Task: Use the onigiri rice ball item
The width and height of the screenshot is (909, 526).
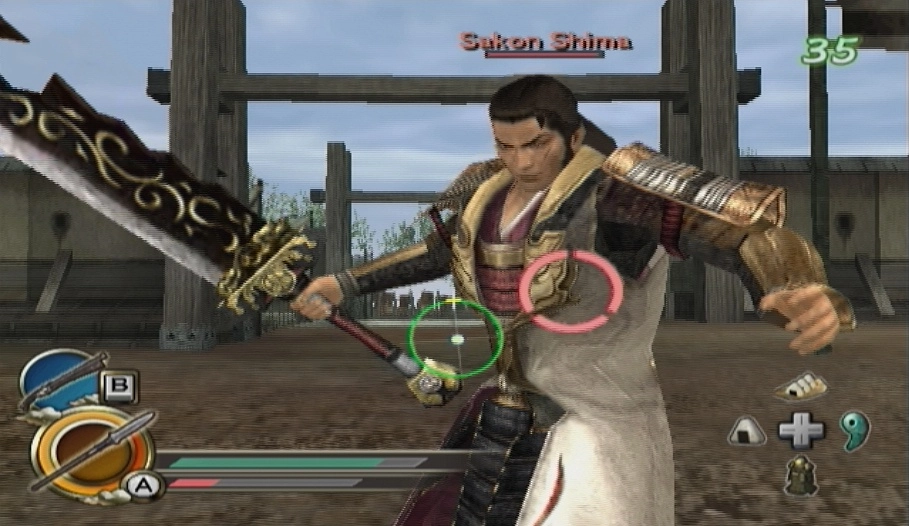Action: [x=746, y=431]
